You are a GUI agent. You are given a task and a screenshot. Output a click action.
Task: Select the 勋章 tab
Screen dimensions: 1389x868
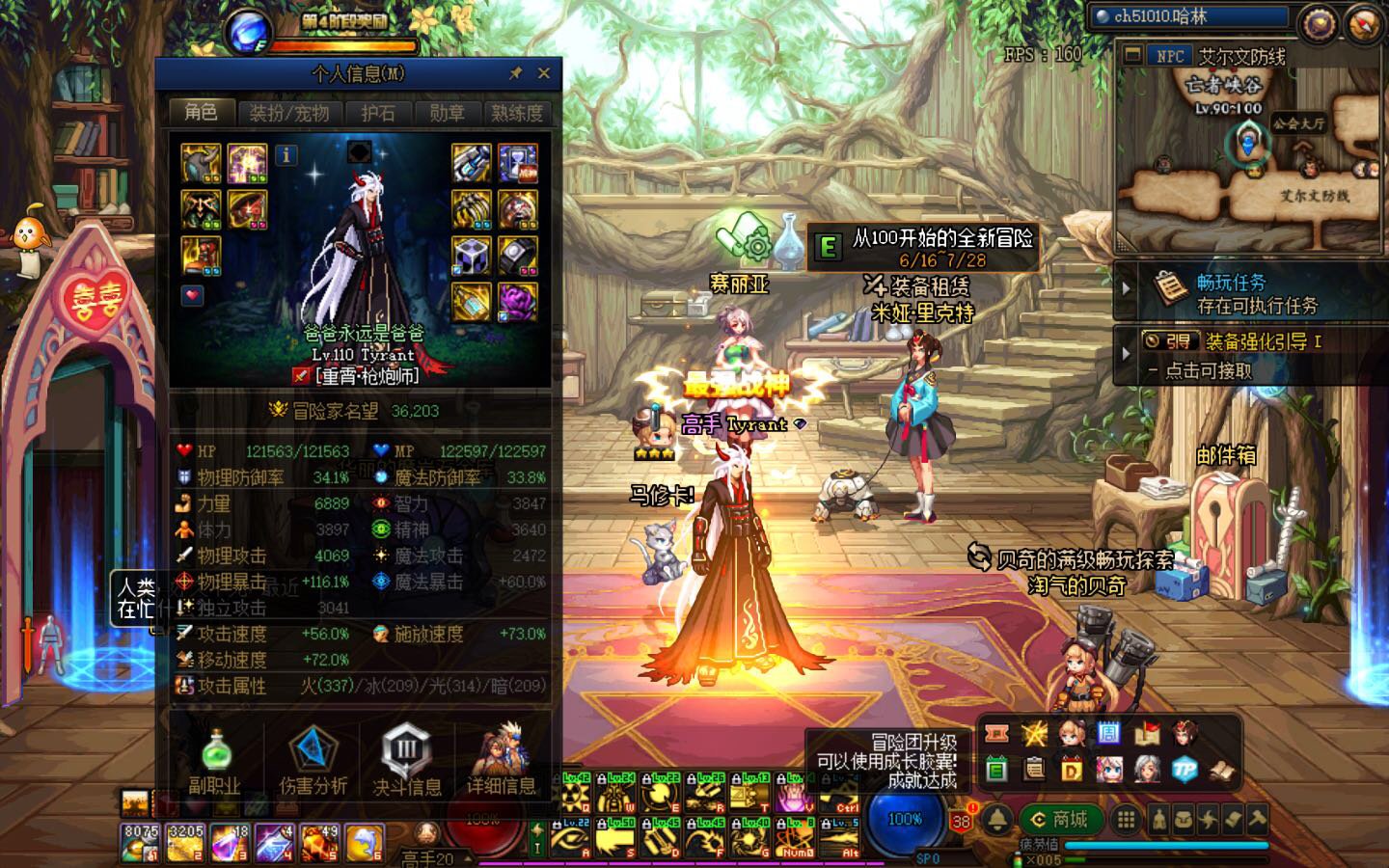click(447, 113)
